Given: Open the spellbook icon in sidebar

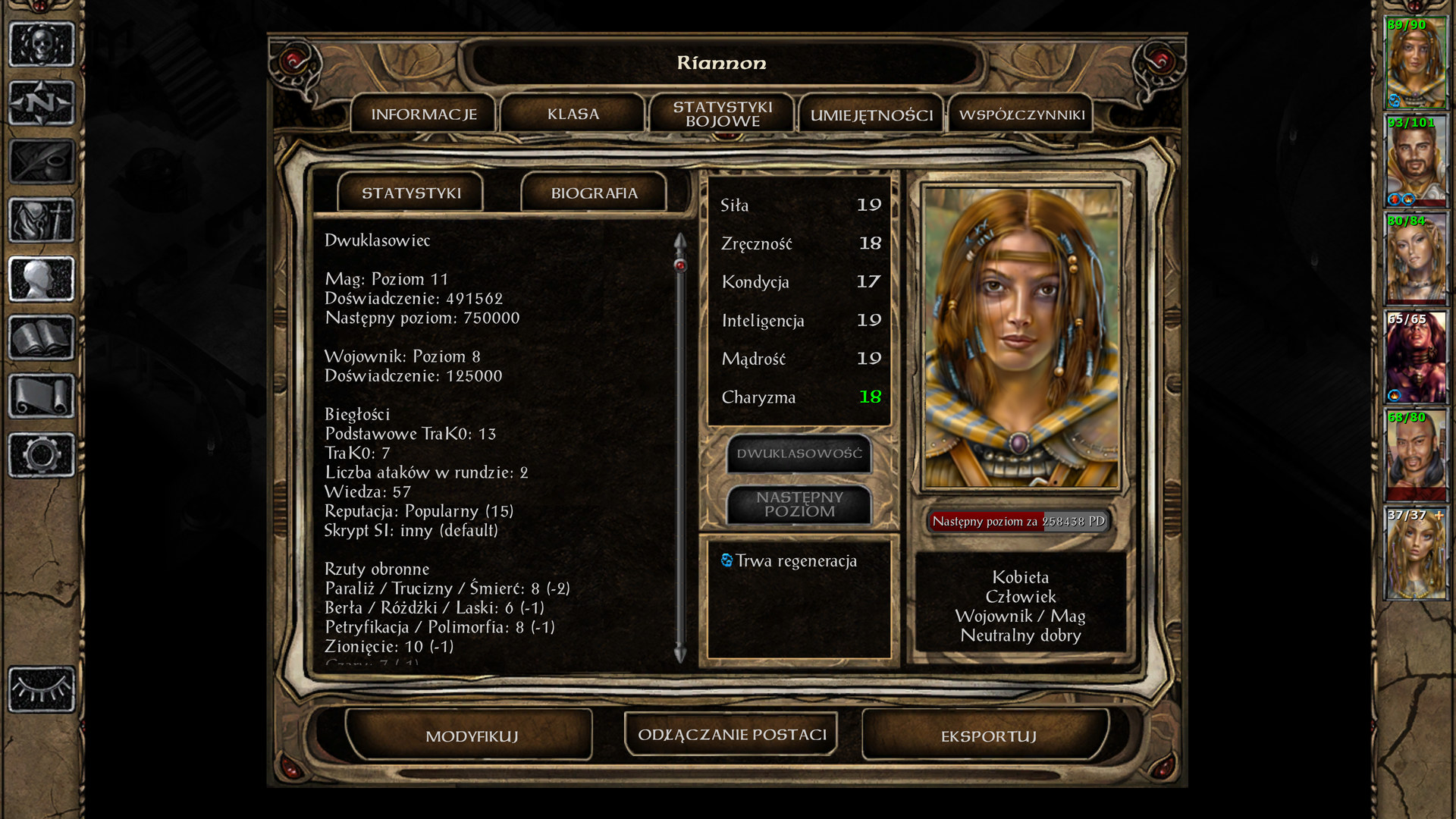Looking at the screenshot, I should coord(42,337).
